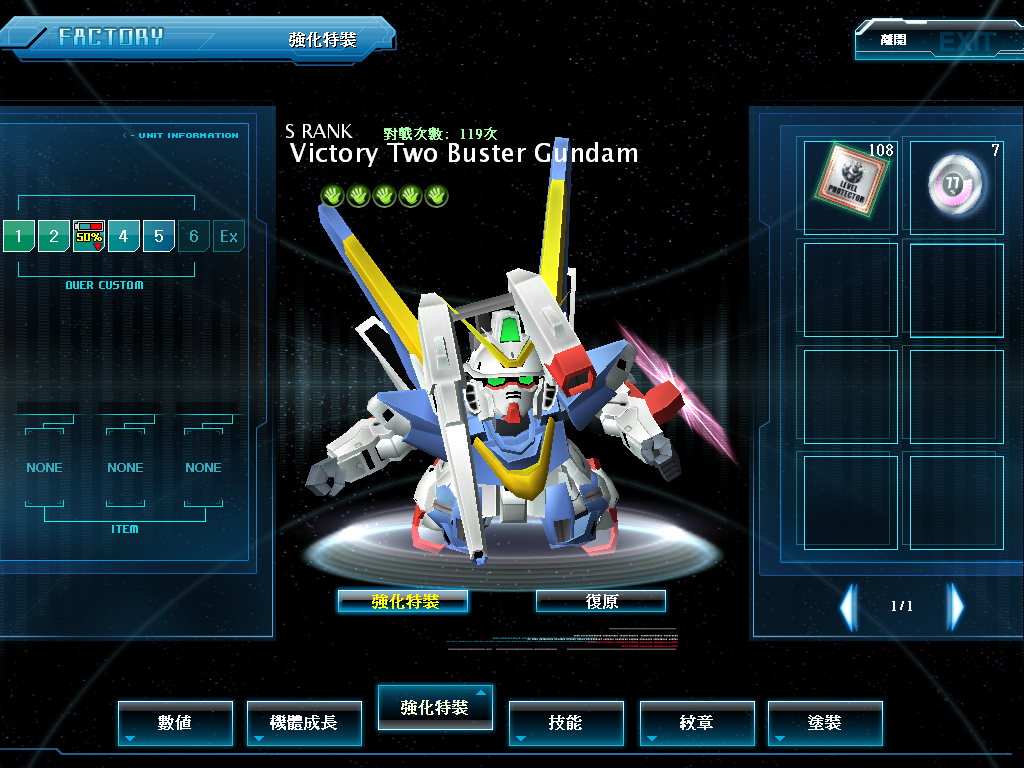This screenshot has height=768, width=1024.
Task: Go to the next inventory page
Action: coord(956,606)
